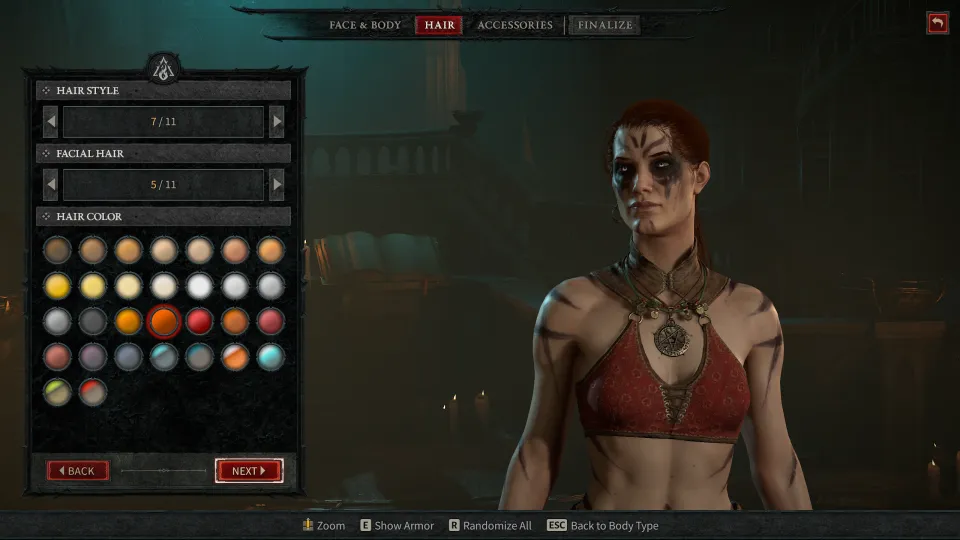Apply the green-yellow hair color swatch
This screenshot has height=540, width=960.
(57, 392)
